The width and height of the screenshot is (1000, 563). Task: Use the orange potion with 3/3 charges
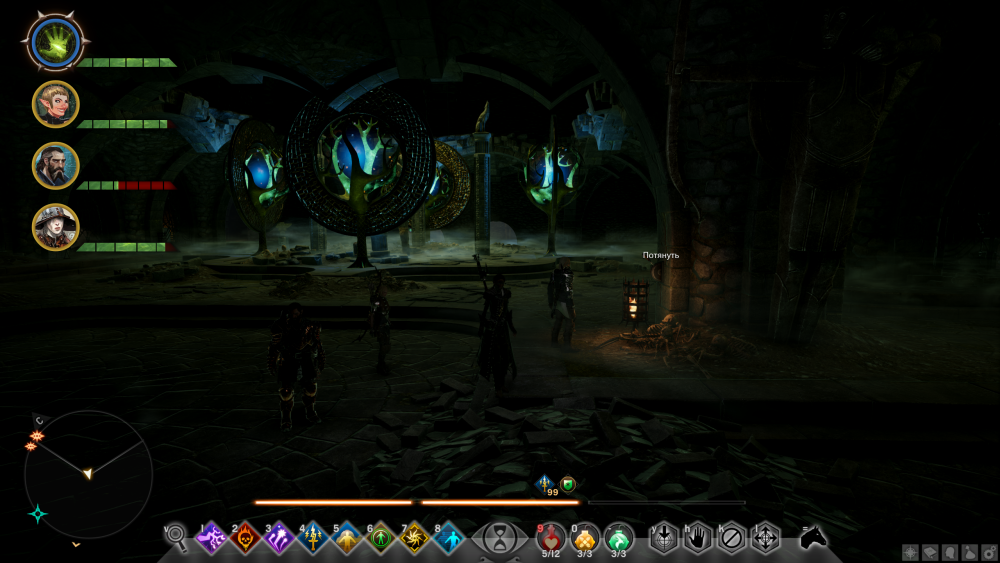(585, 537)
